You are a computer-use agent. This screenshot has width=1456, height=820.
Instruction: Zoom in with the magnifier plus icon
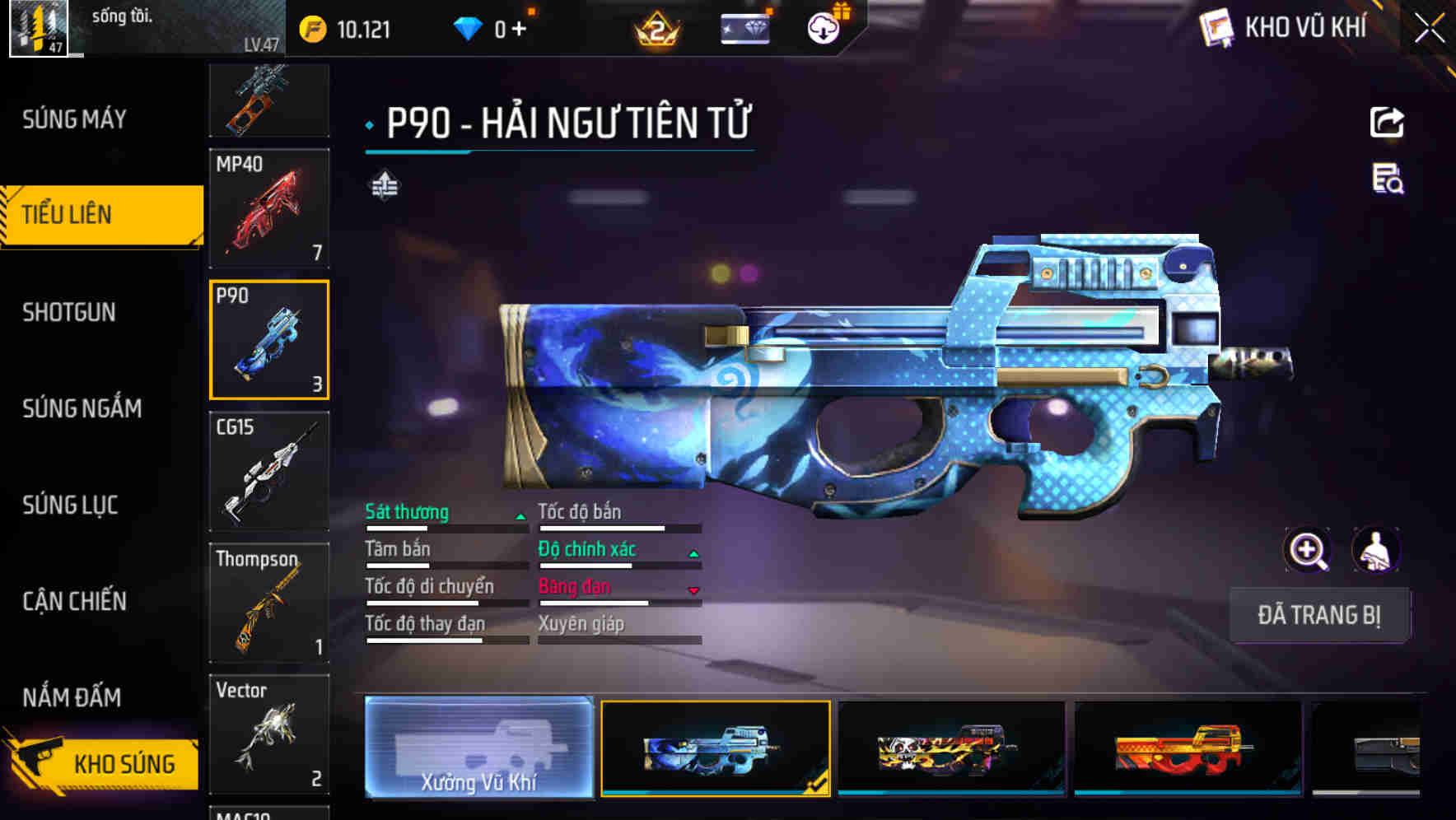pyautogui.click(x=1307, y=550)
